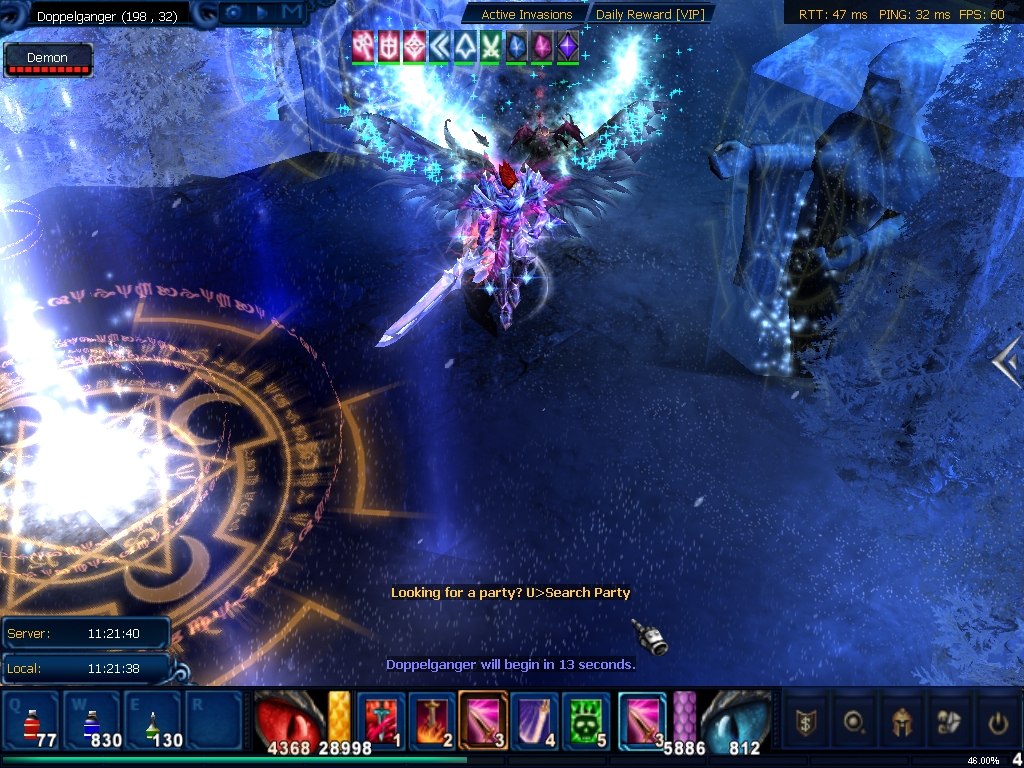
Task: Activate the green skull skill slot 5
Action: point(586,719)
